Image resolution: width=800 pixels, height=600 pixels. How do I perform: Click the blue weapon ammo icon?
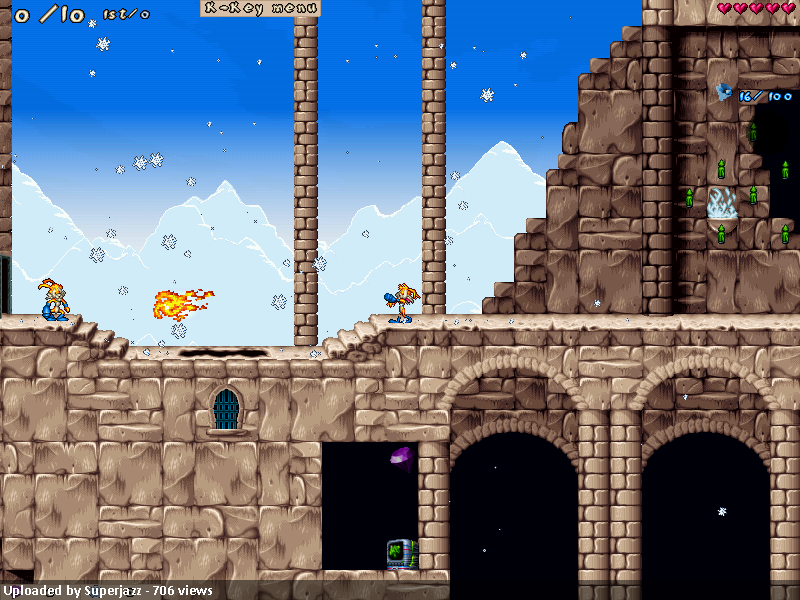click(724, 93)
